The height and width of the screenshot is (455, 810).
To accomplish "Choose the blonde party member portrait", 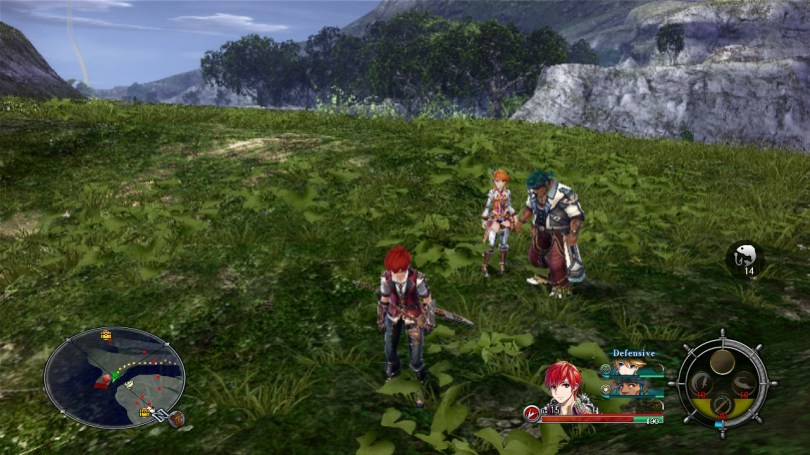I will click(x=629, y=370).
